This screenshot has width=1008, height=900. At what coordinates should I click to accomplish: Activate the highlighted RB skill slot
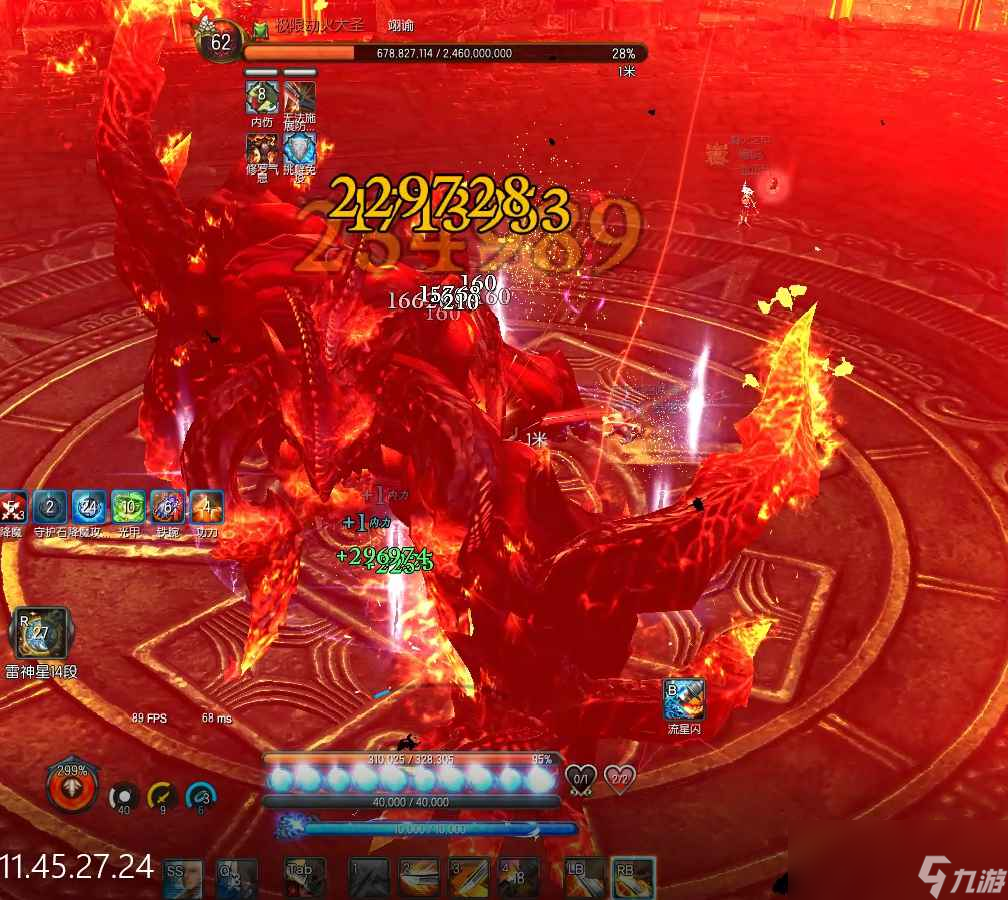(x=634, y=878)
